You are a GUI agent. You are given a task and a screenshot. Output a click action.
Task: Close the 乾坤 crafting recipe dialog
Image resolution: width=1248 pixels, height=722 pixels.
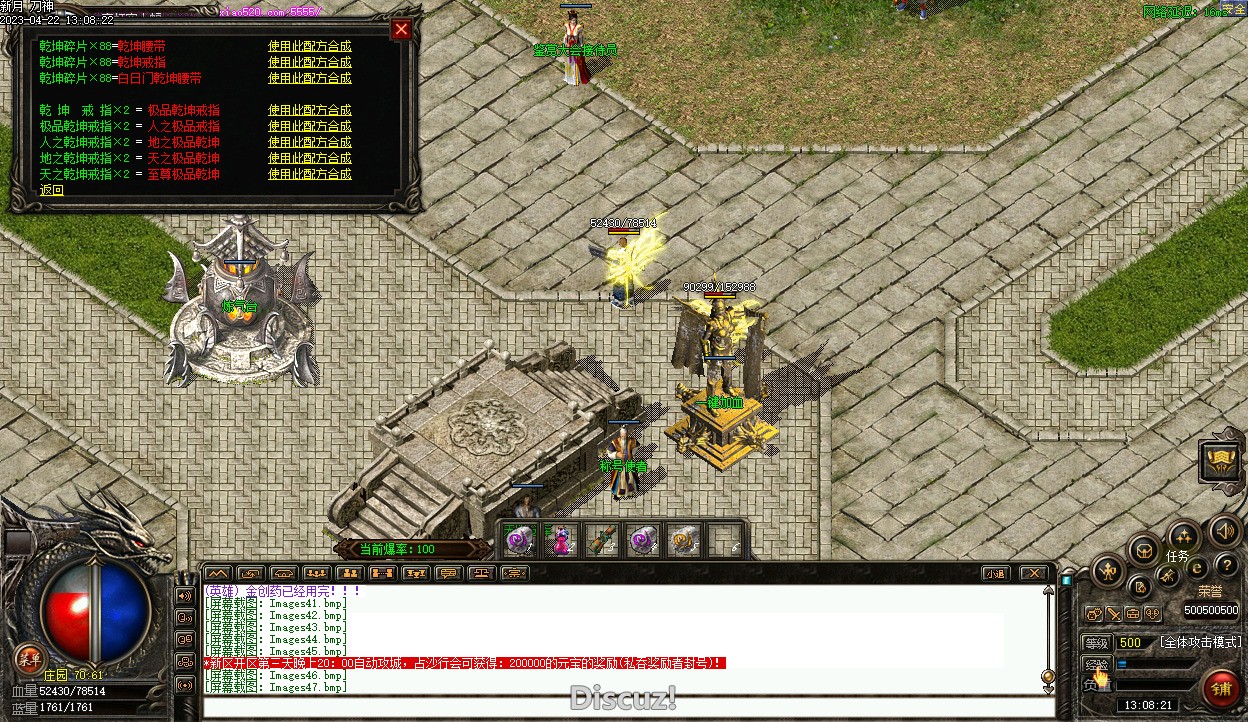pos(401,30)
